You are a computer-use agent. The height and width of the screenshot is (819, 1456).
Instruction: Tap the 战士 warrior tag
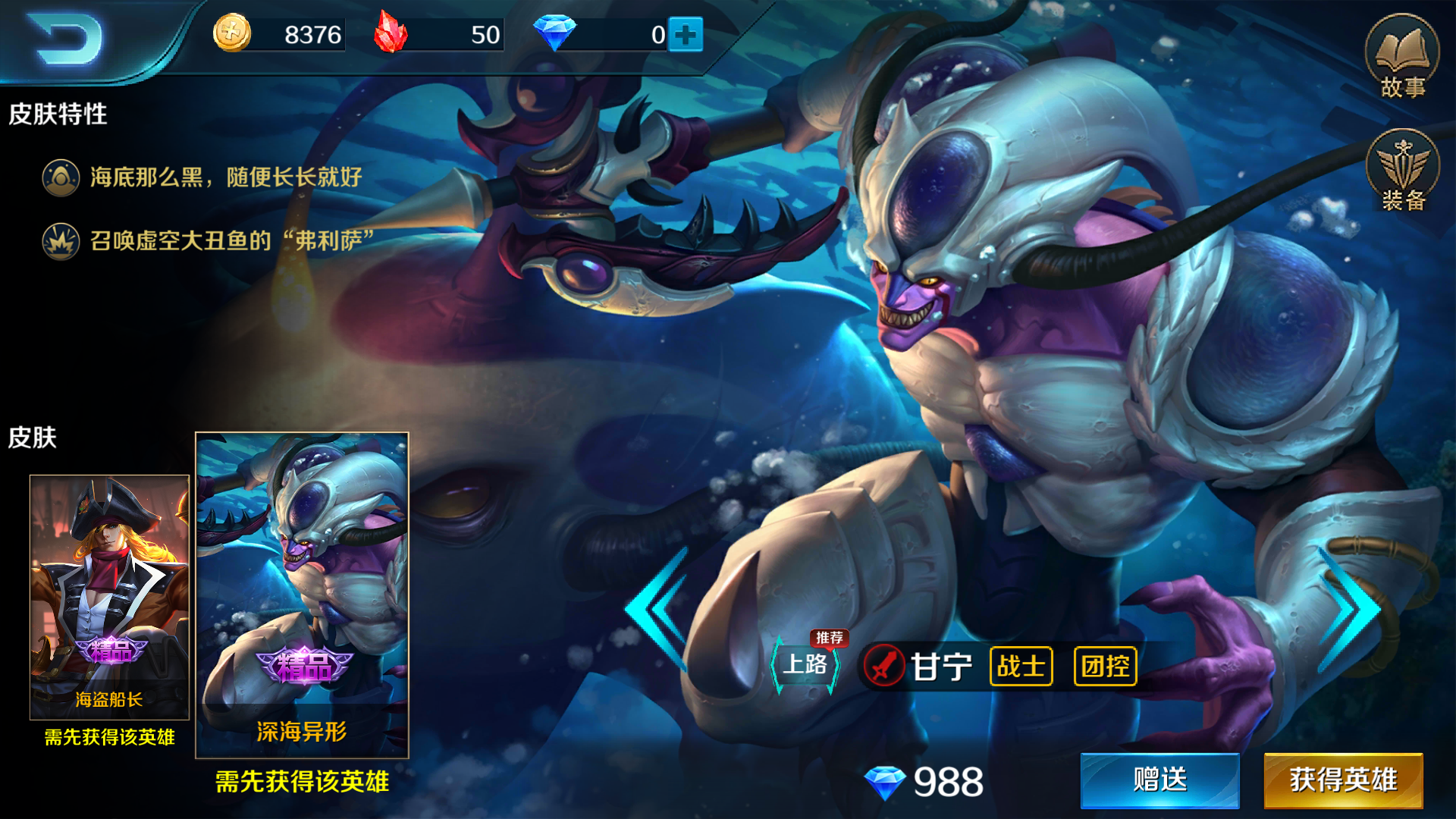tap(1021, 667)
